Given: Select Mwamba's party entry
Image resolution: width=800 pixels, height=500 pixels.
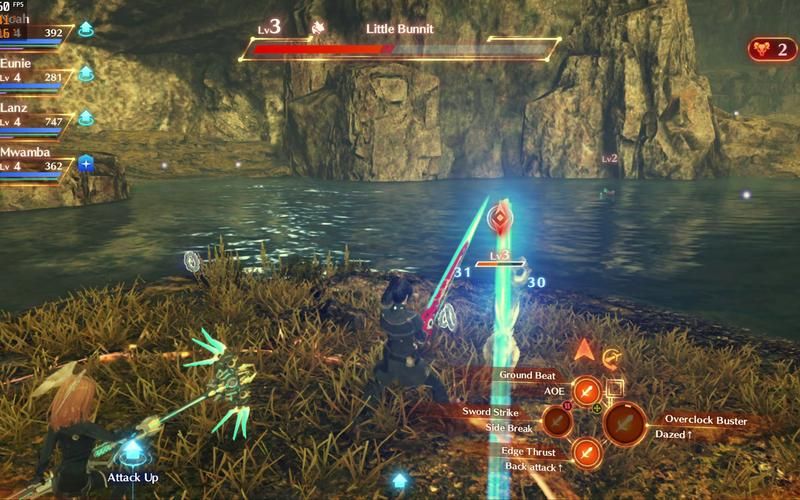Looking at the screenshot, I should pos(38,159).
